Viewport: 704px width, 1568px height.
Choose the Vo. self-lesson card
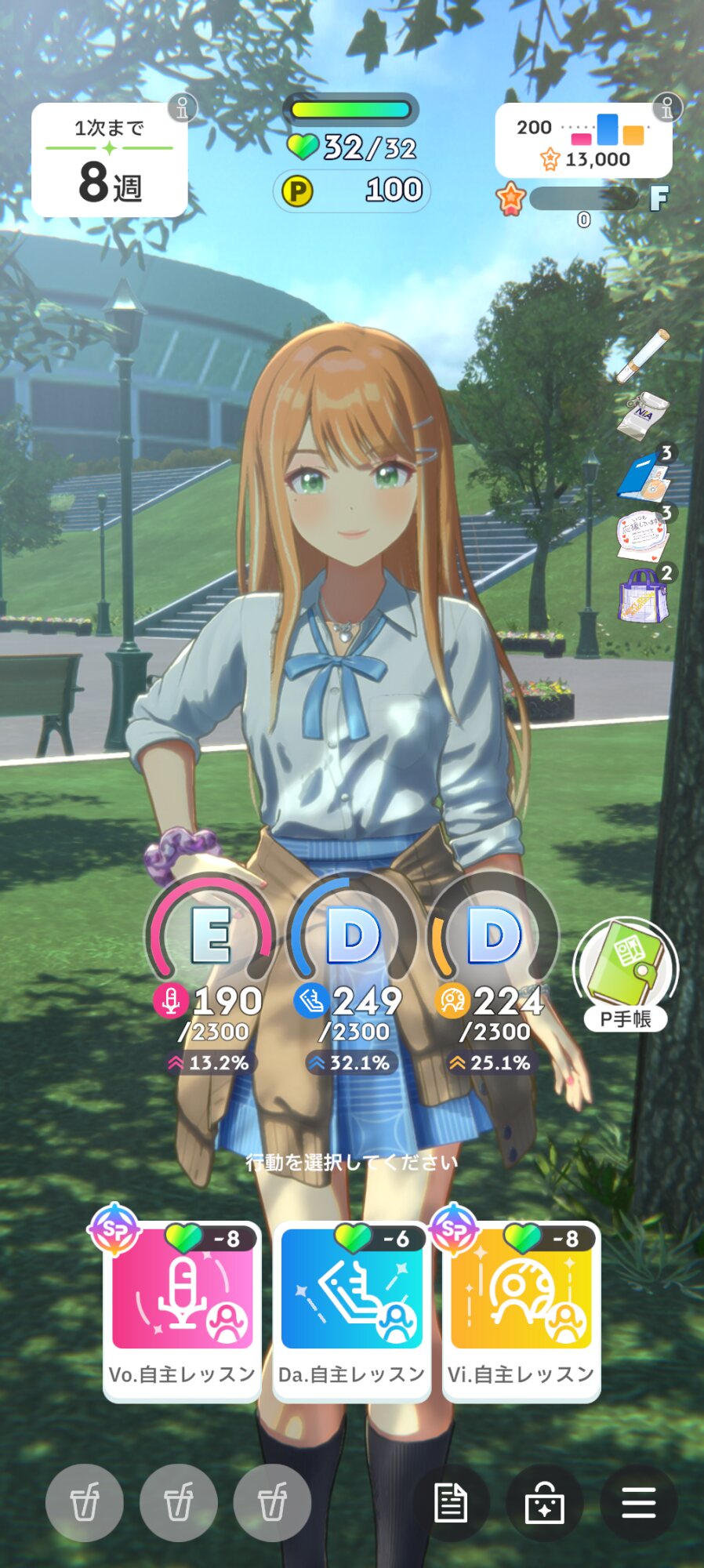click(182, 1309)
